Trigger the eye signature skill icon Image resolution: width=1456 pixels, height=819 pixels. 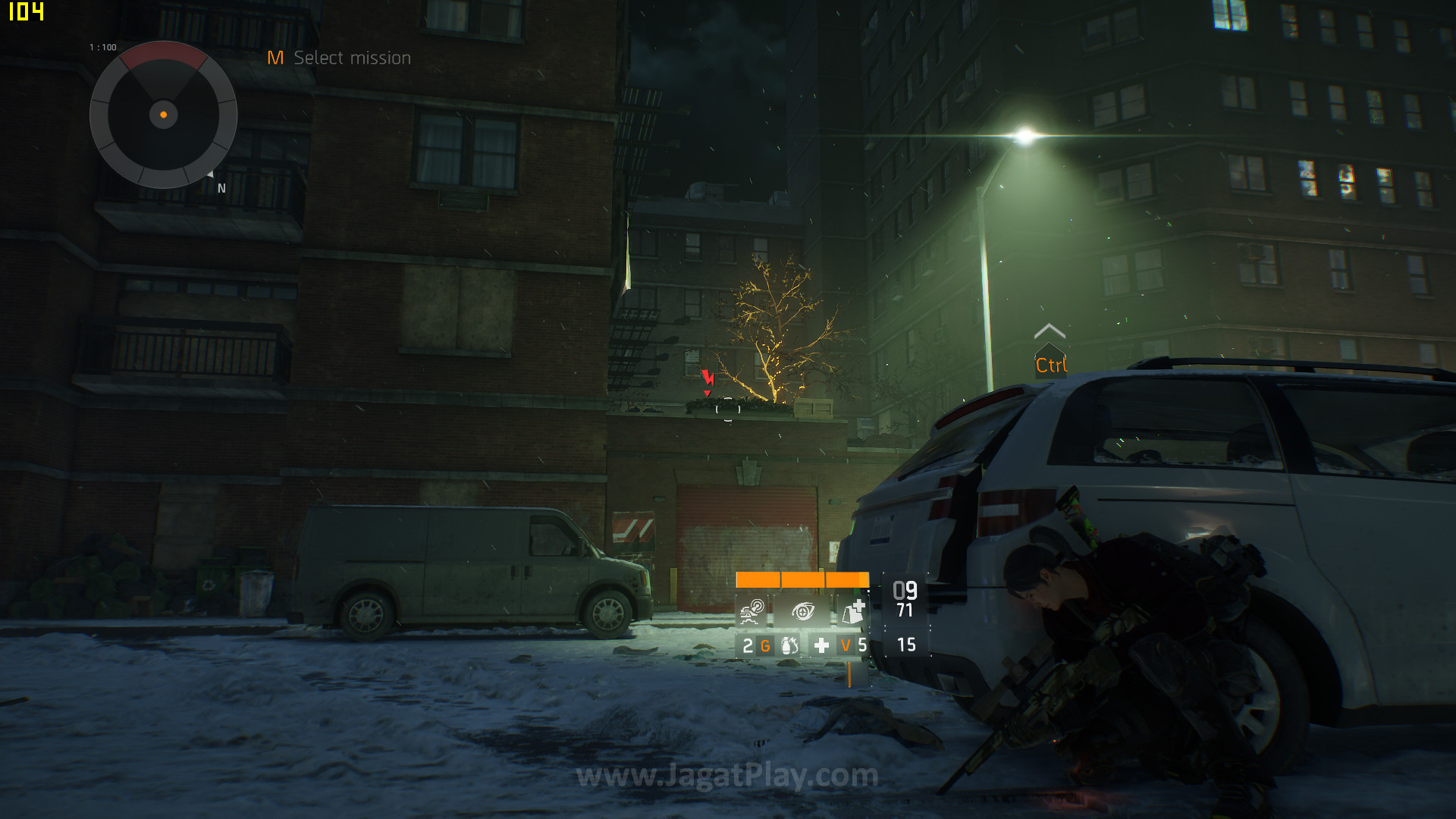[x=802, y=610]
